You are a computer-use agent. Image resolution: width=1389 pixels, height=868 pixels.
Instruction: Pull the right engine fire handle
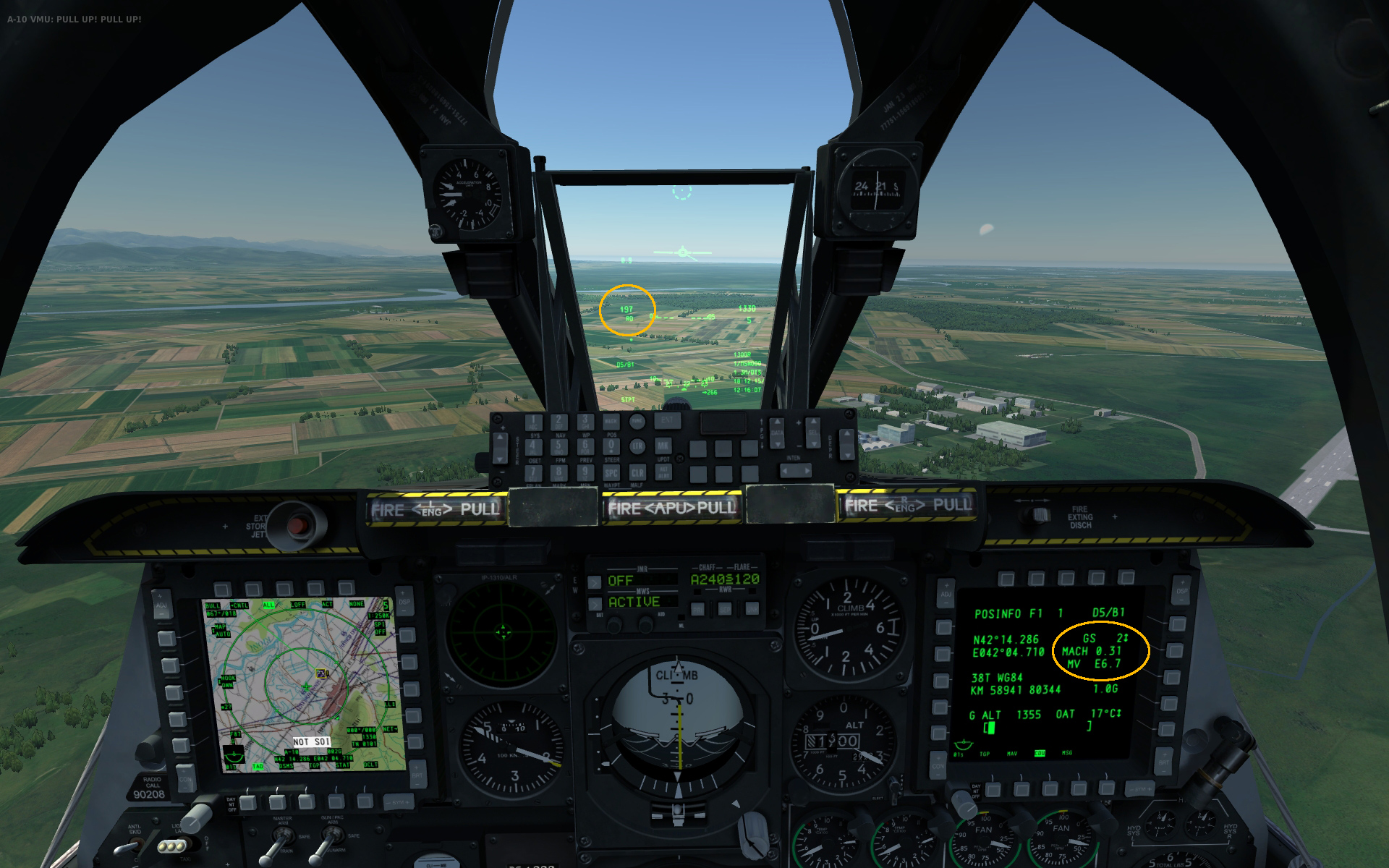point(908,505)
